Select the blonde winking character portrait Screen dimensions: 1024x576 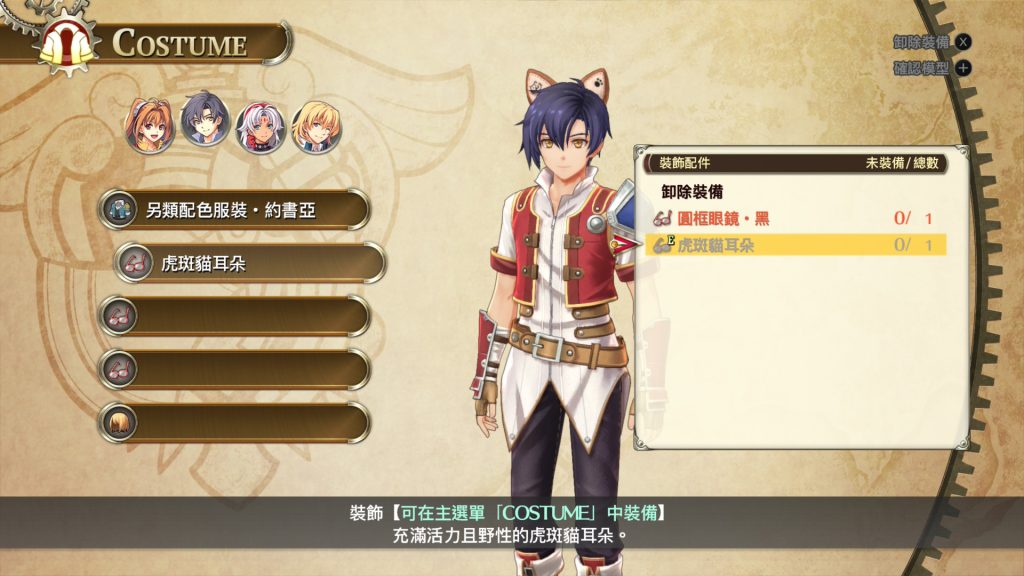tap(316, 127)
